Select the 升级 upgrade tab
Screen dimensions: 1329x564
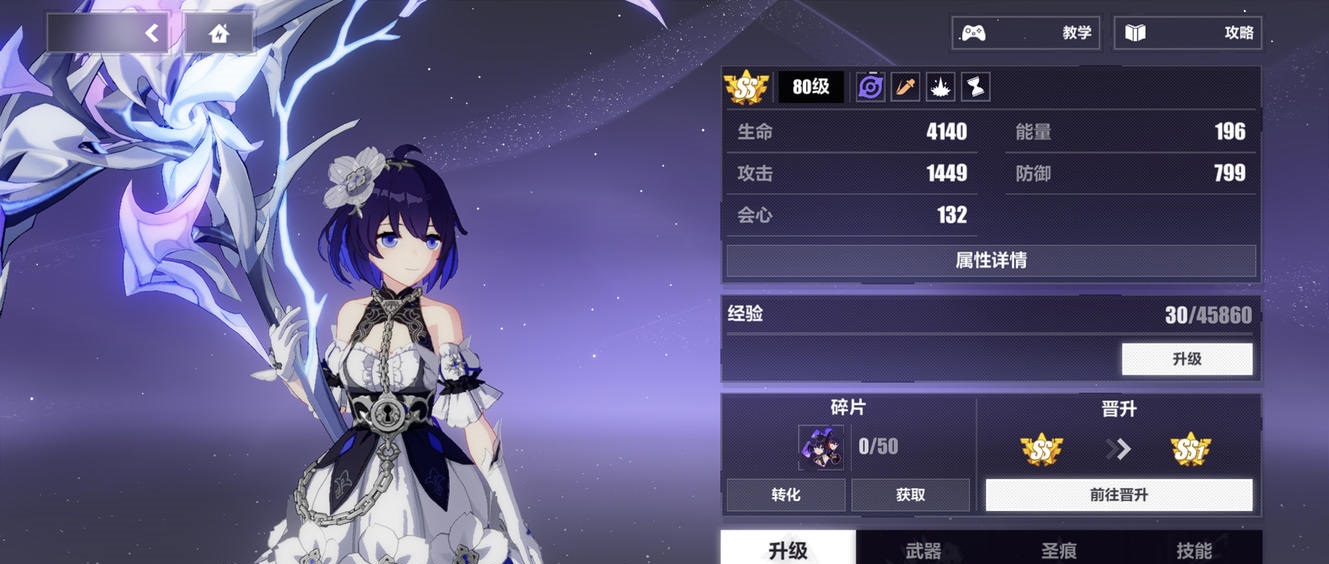click(788, 550)
